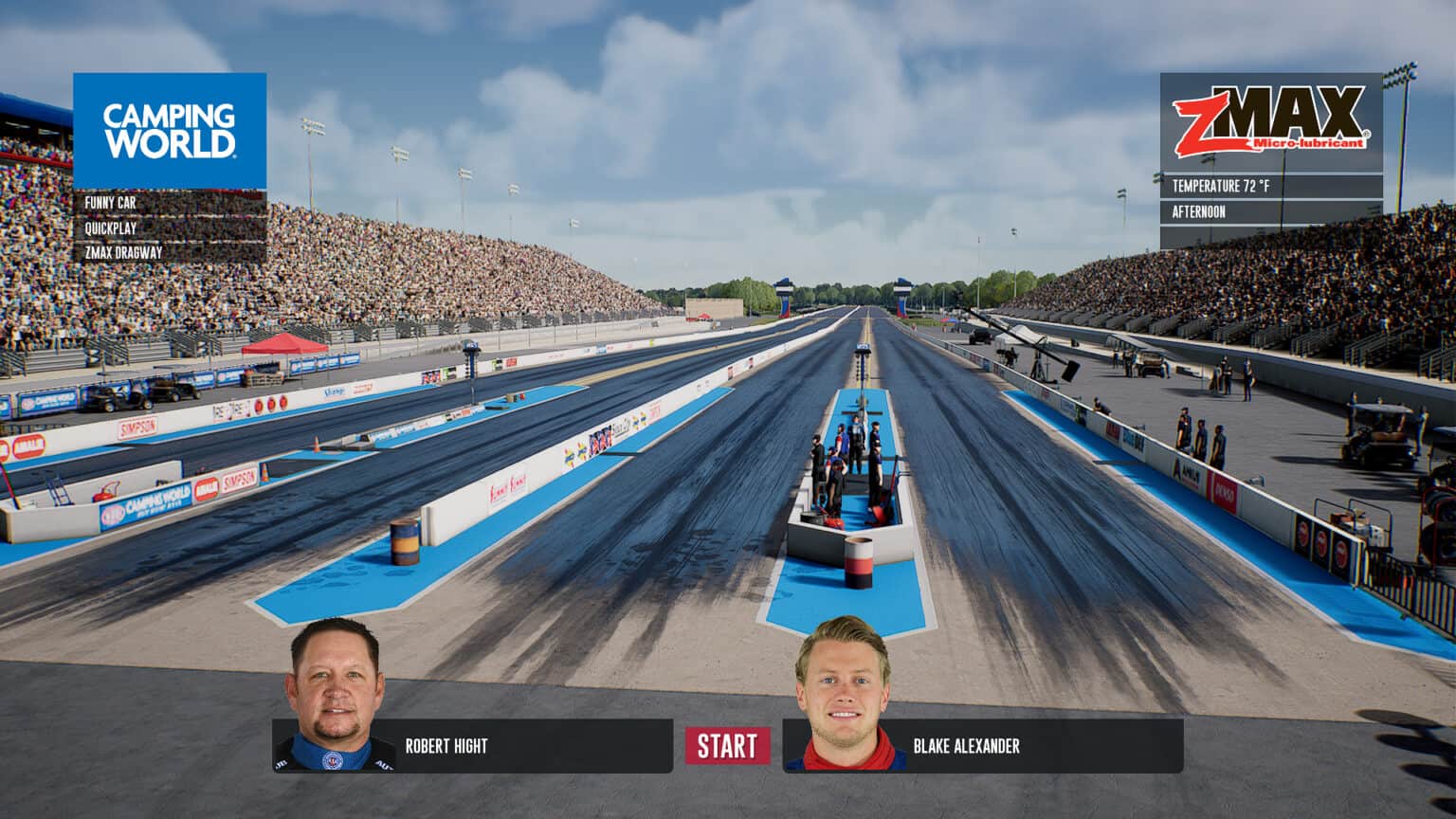Viewport: 1456px width, 819px height.
Task: Click the FUNNY CAR class badge
Action: click(x=111, y=202)
